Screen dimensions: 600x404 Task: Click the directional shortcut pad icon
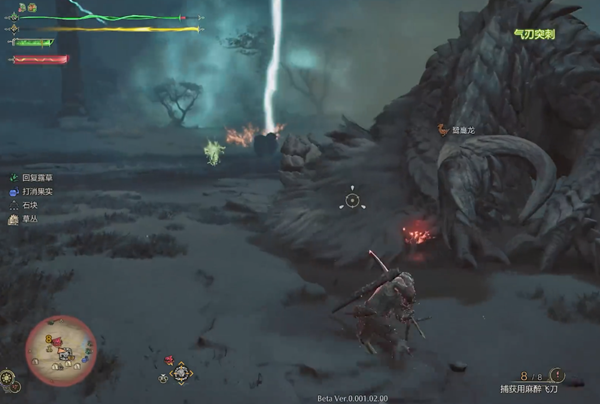pos(181,374)
